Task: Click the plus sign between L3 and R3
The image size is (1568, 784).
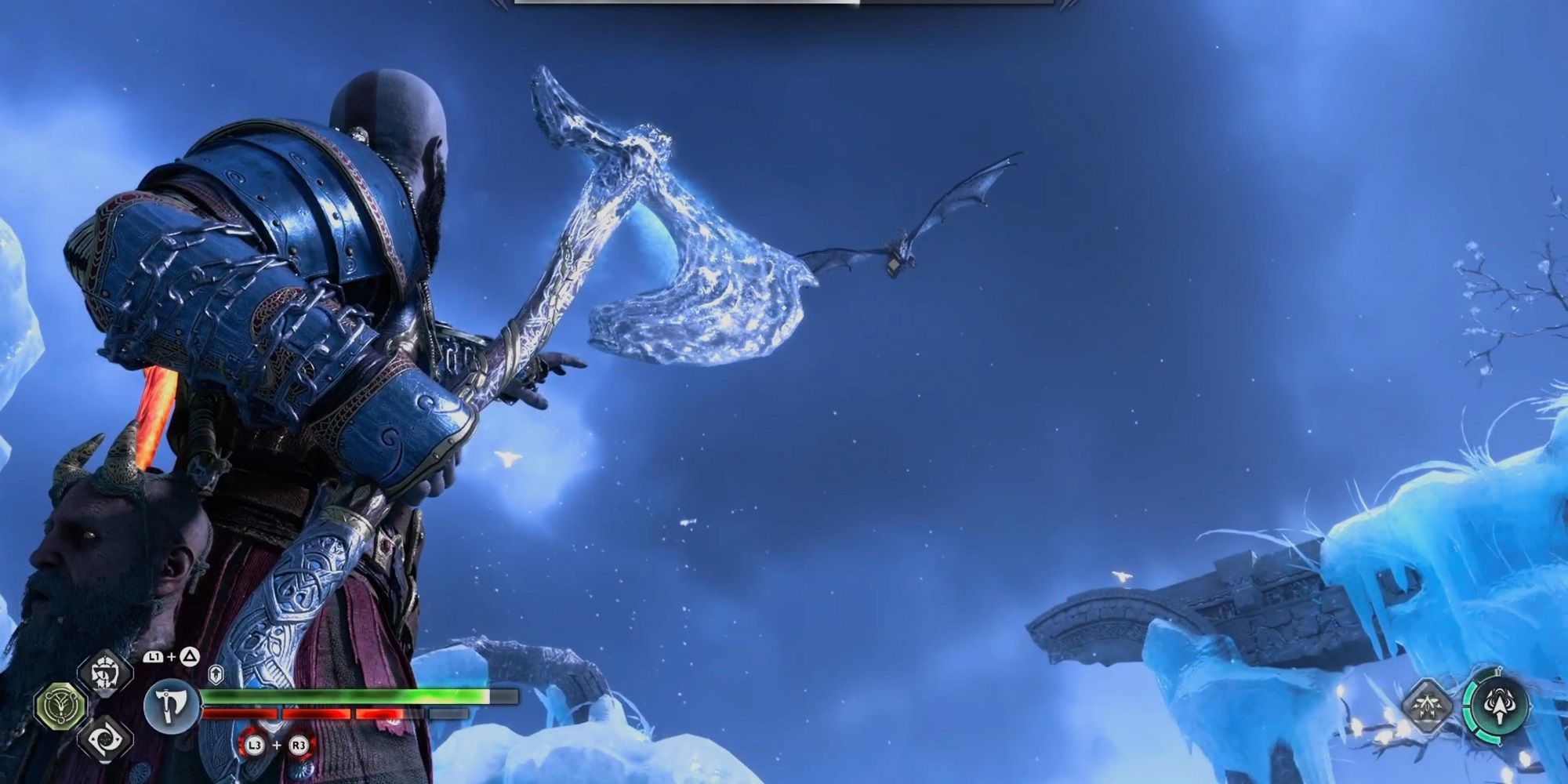Action: (x=276, y=746)
